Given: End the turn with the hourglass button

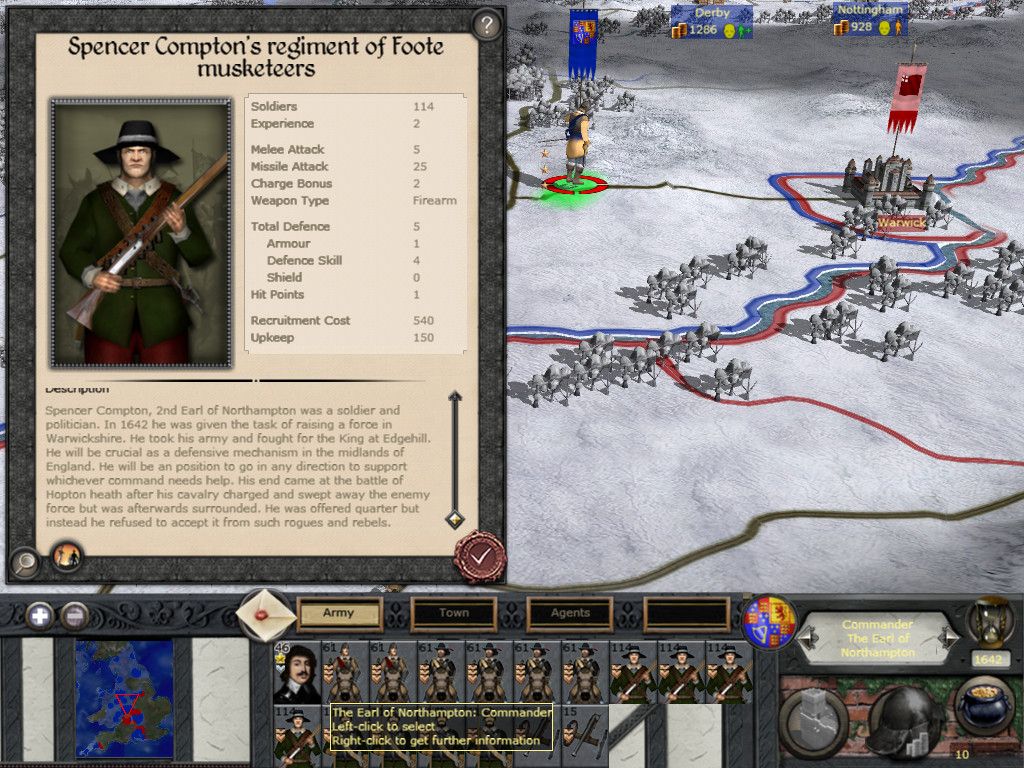Looking at the screenshot, I should point(989,622).
